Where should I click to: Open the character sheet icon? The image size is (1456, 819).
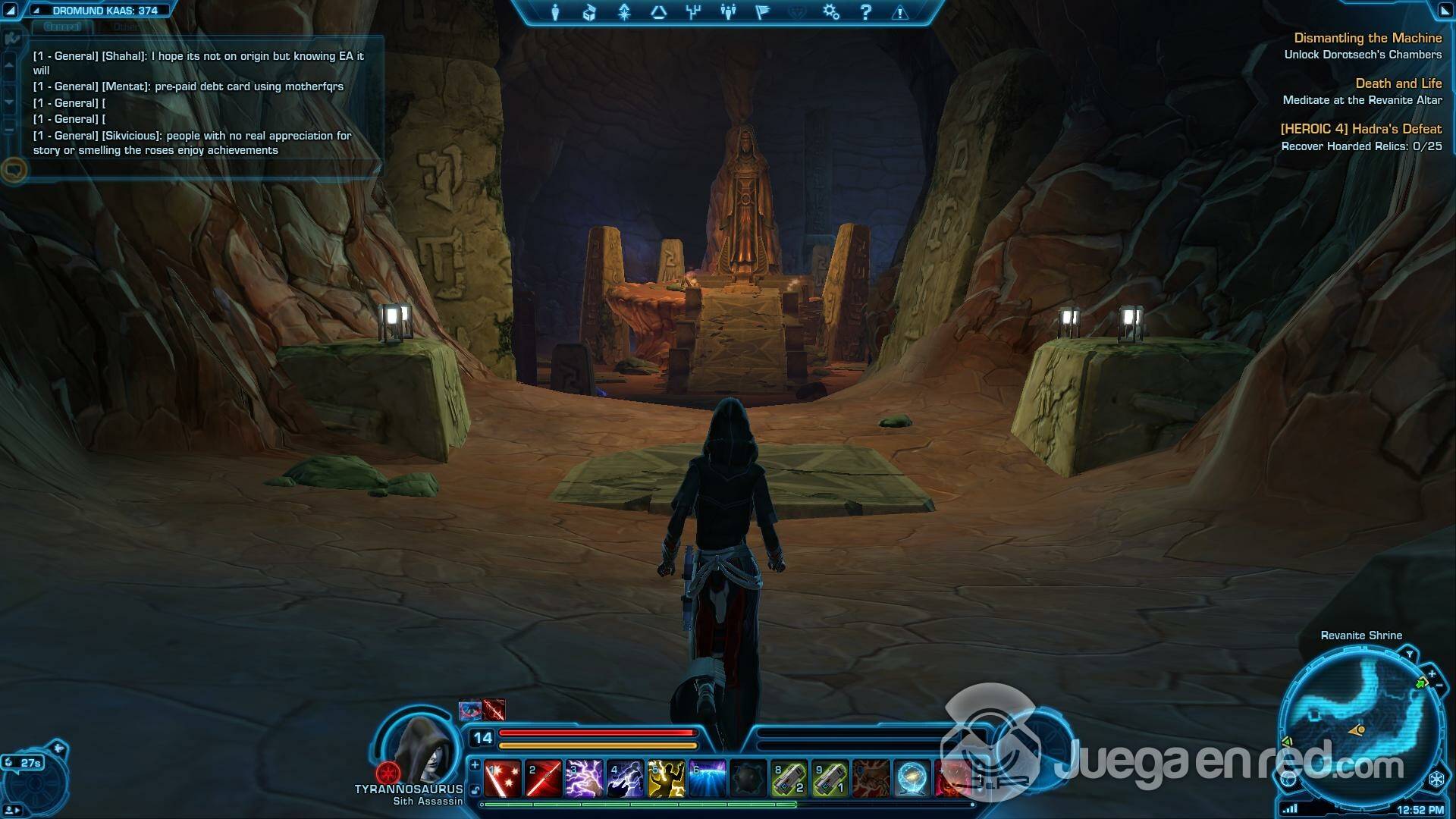click(x=555, y=12)
